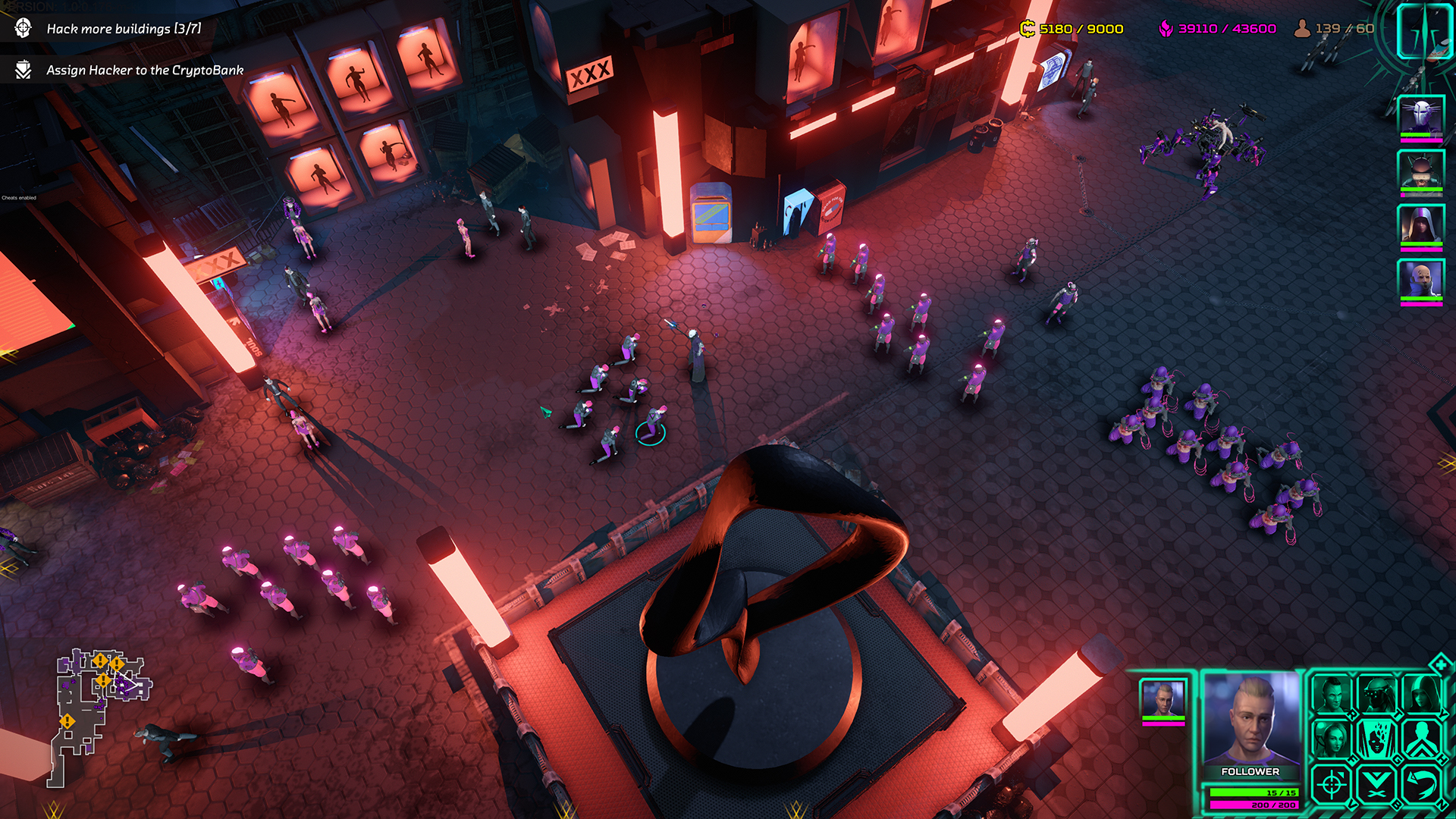Activate the crosshair attack command
1456x819 pixels.
point(1332,785)
